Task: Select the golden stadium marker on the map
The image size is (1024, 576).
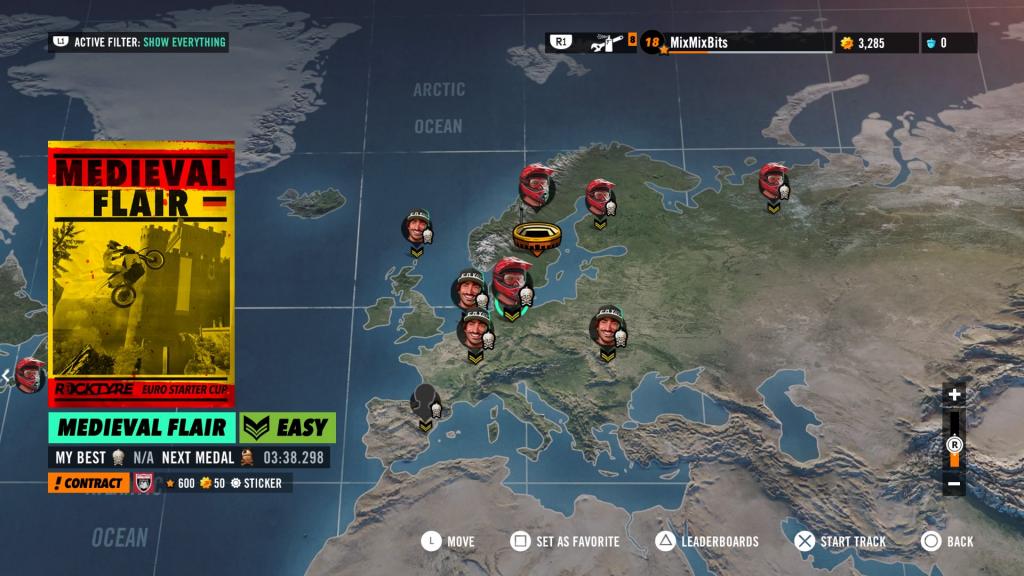Action: 535,236
